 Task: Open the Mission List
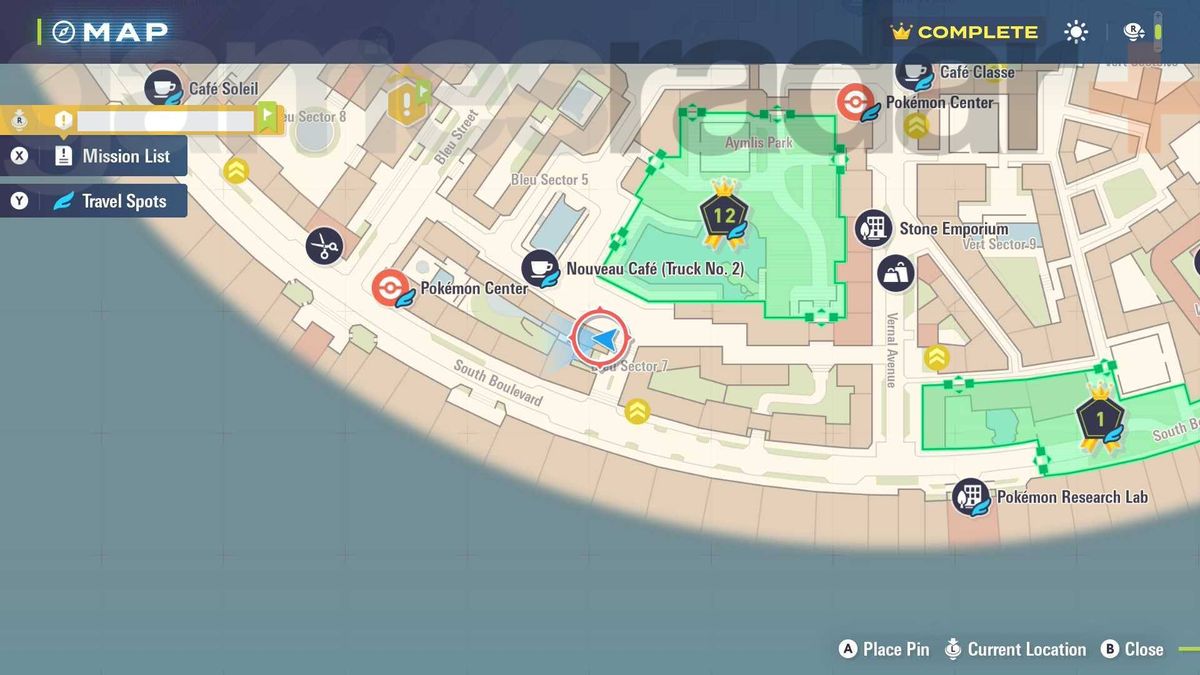[112, 156]
